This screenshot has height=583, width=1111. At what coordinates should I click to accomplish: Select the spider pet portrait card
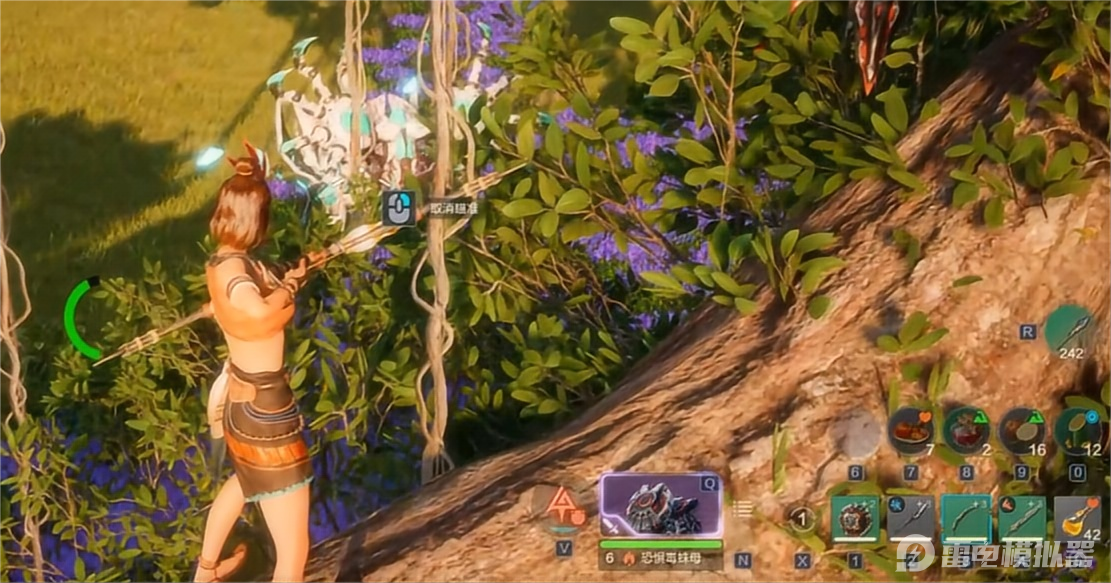tap(660, 505)
